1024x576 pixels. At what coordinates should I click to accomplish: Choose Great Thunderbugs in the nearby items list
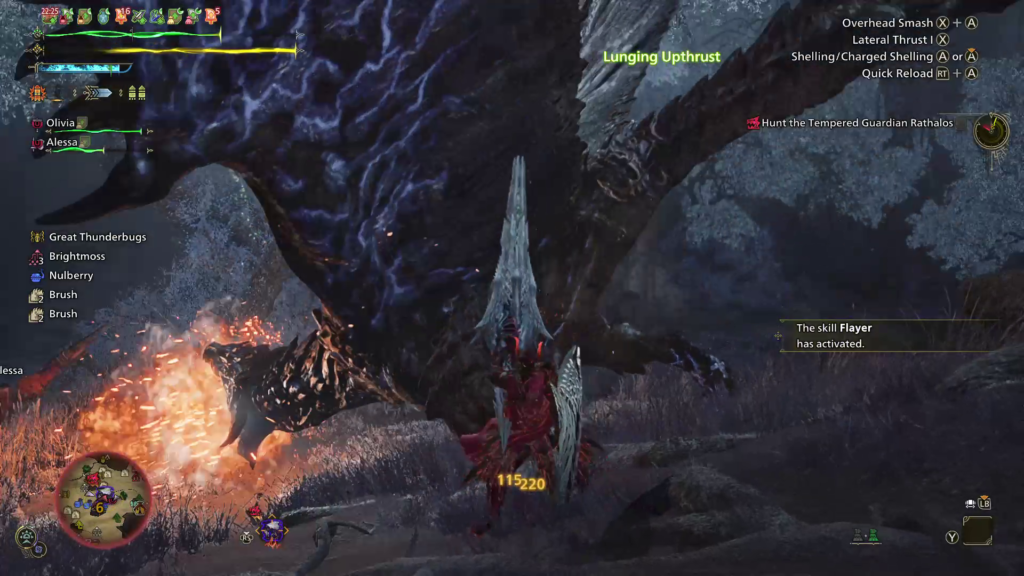(88, 237)
